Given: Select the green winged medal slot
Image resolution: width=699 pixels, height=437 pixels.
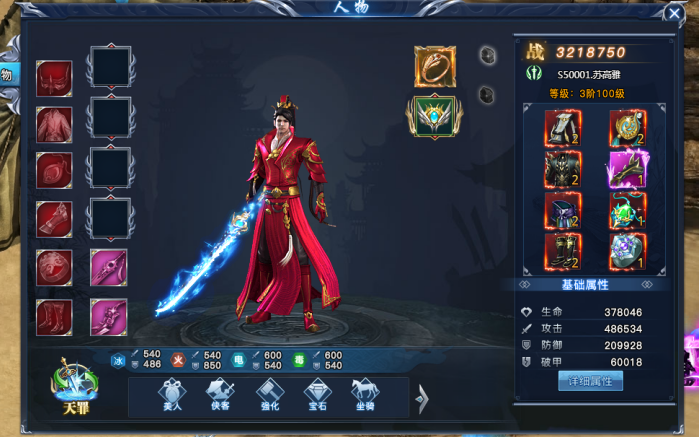Looking at the screenshot, I should 435,117.
